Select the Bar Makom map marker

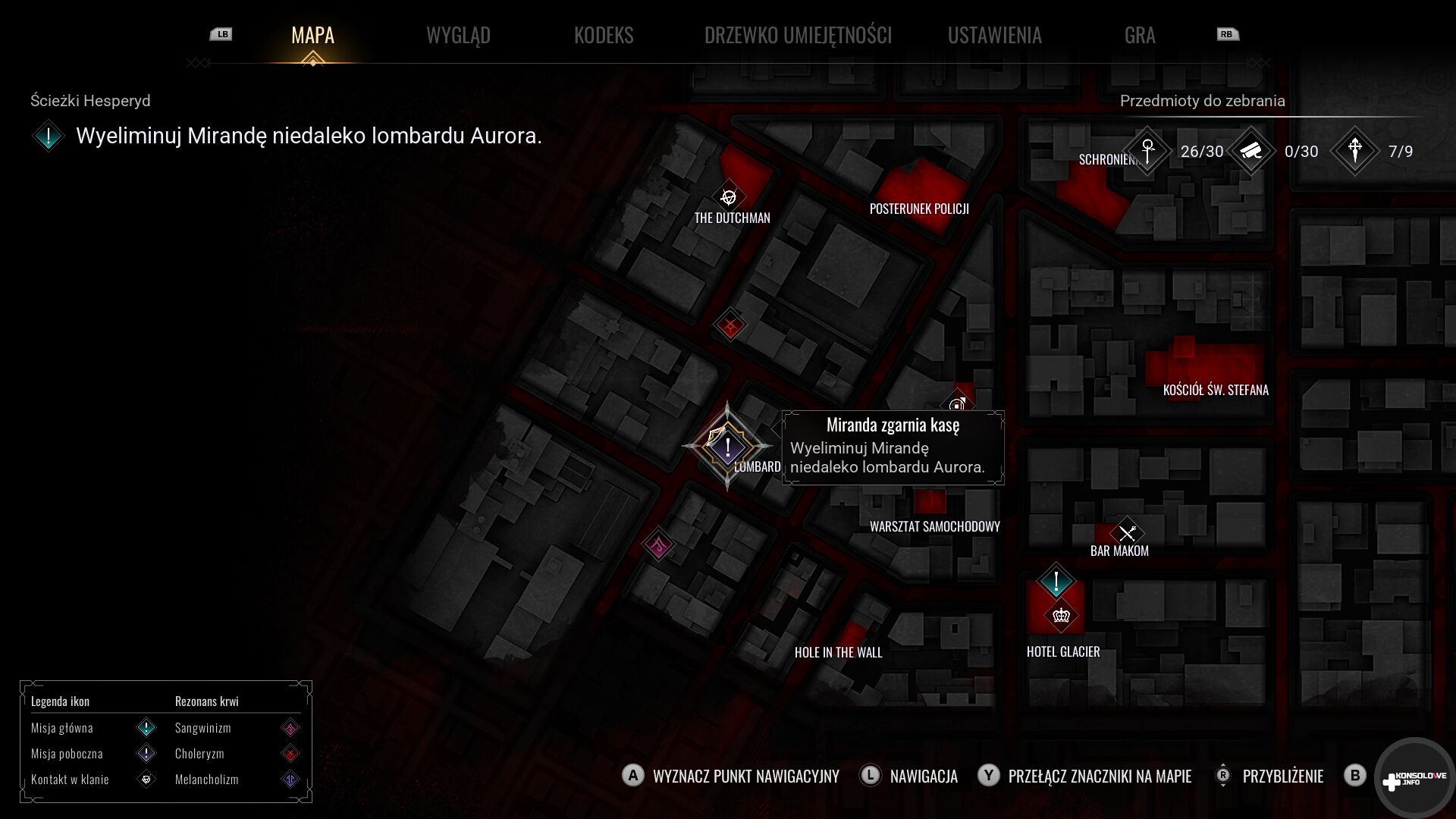(1127, 533)
